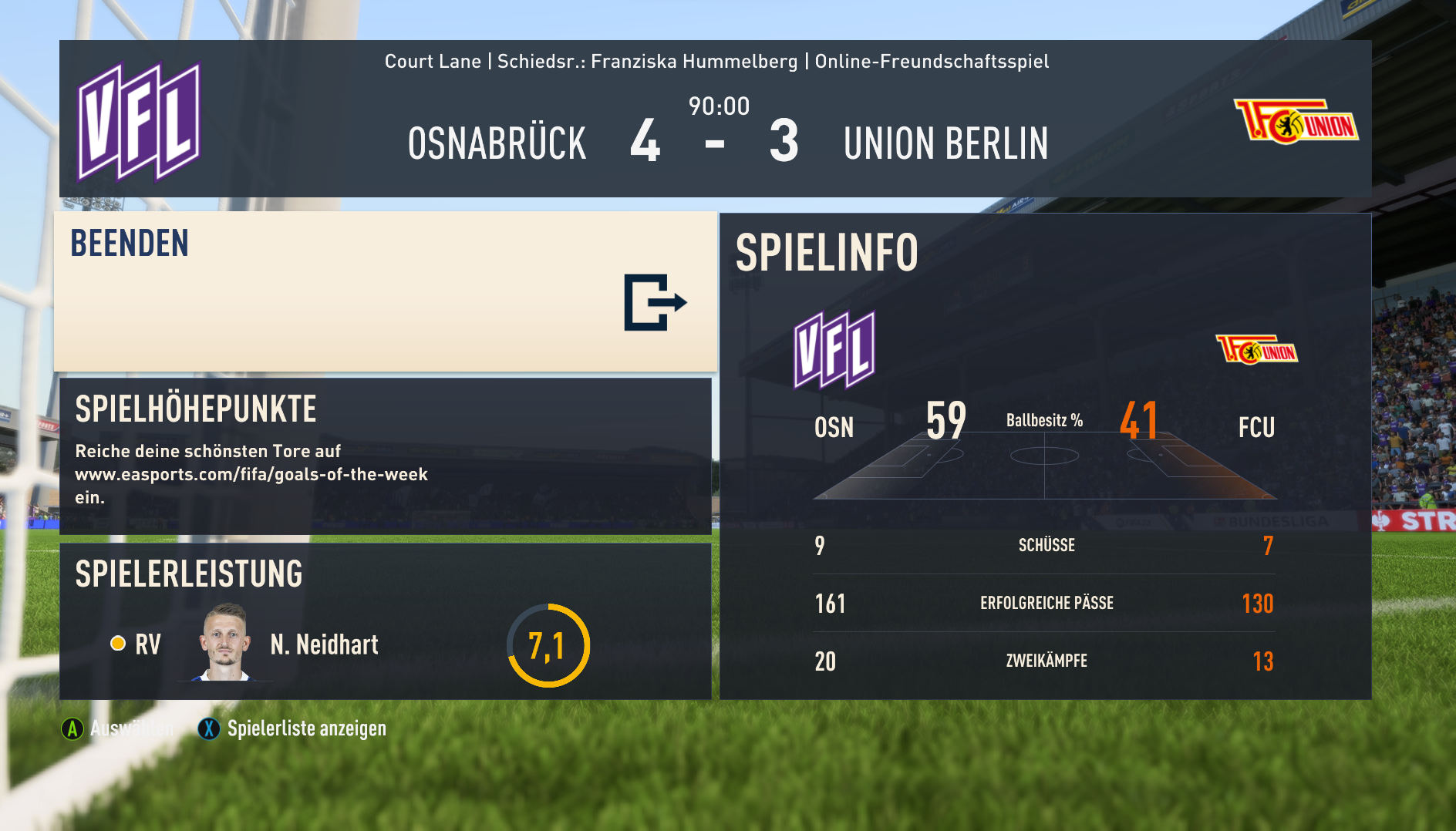Click the Auswählen option label
The width and height of the screenshot is (1456, 831).
pos(130,728)
